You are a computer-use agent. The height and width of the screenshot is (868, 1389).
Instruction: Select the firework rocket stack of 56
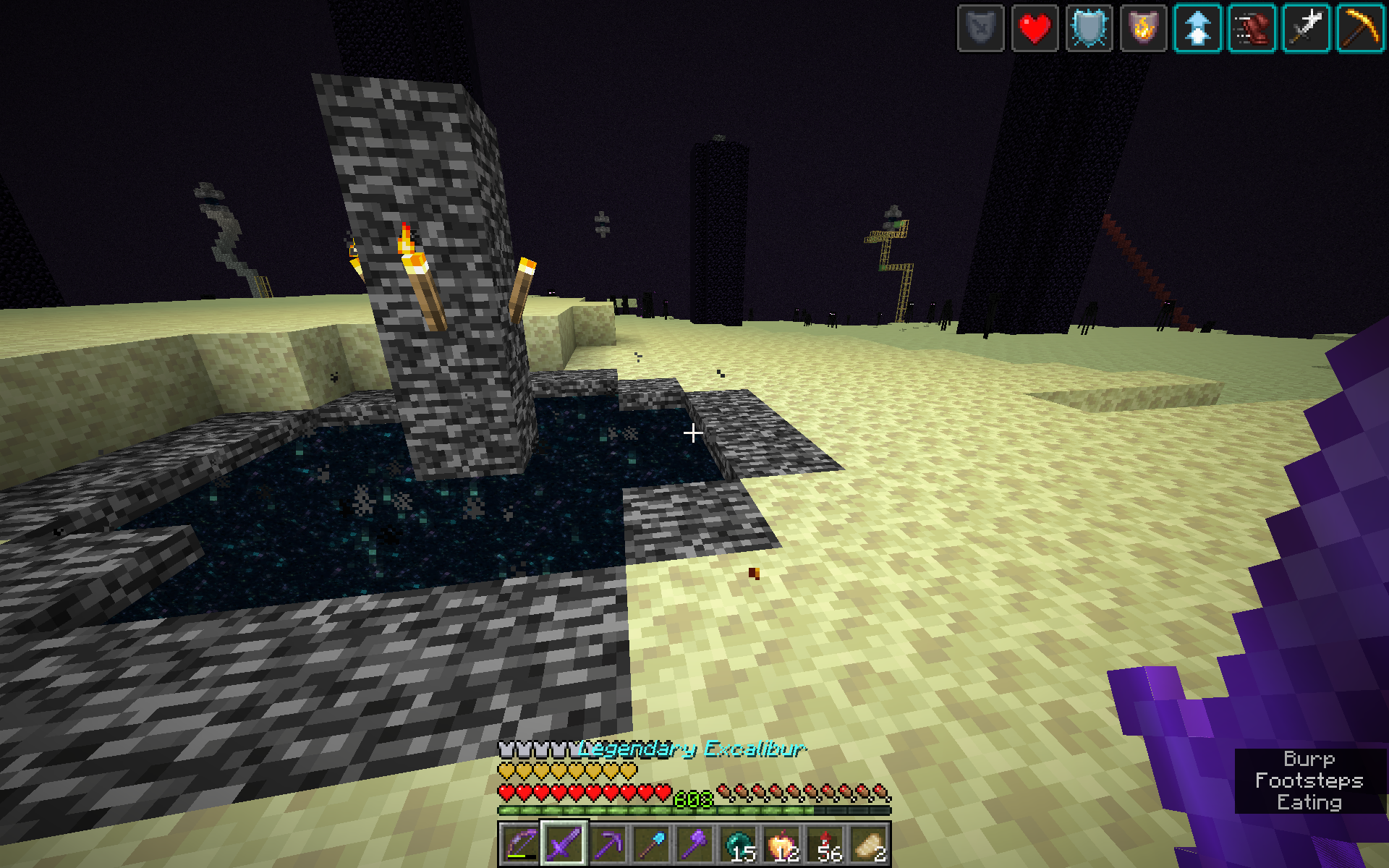click(825, 843)
